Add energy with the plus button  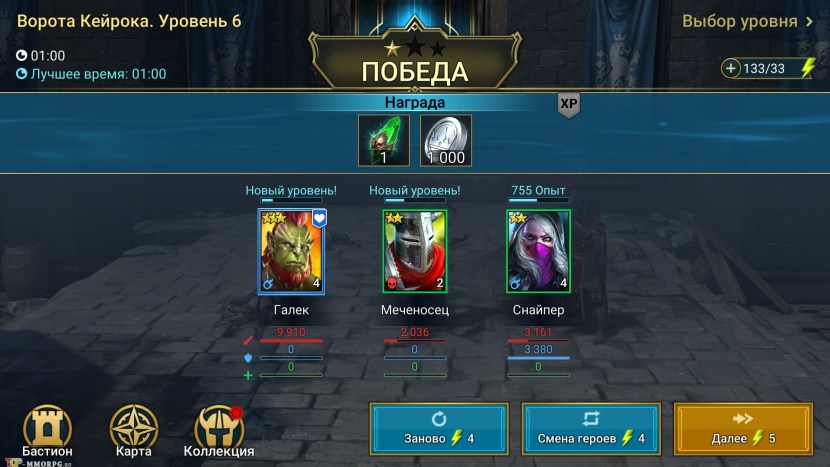click(x=731, y=68)
